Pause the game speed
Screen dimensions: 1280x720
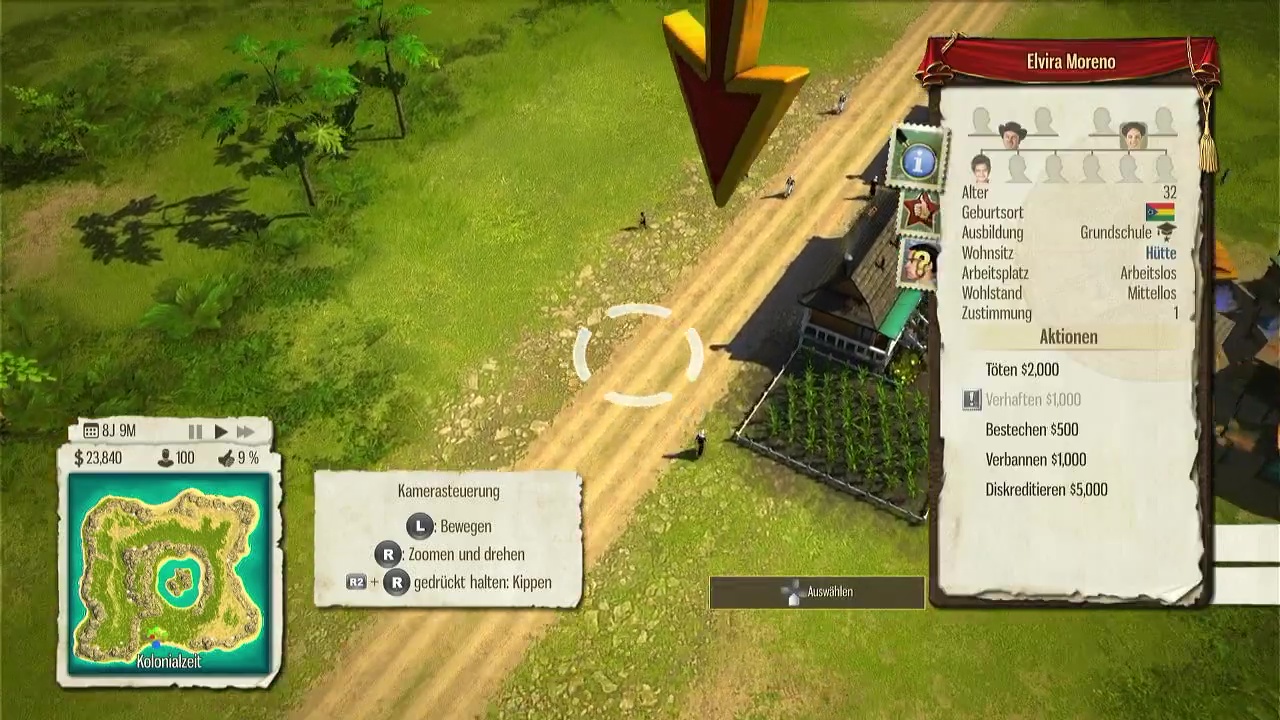click(195, 432)
